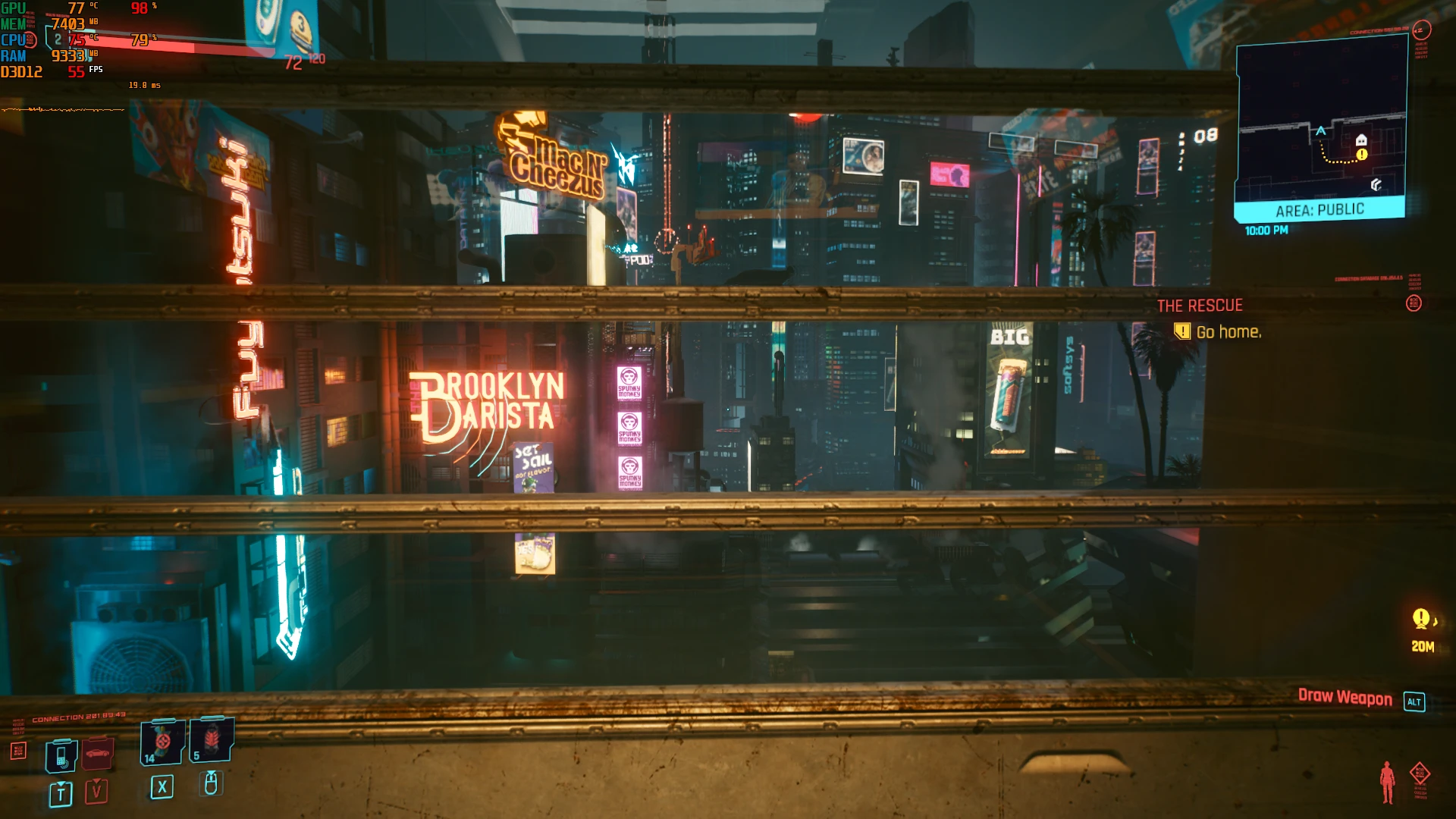Click the player arrow on the minimap
Image resolution: width=1456 pixels, height=819 pixels.
coord(1320,130)
